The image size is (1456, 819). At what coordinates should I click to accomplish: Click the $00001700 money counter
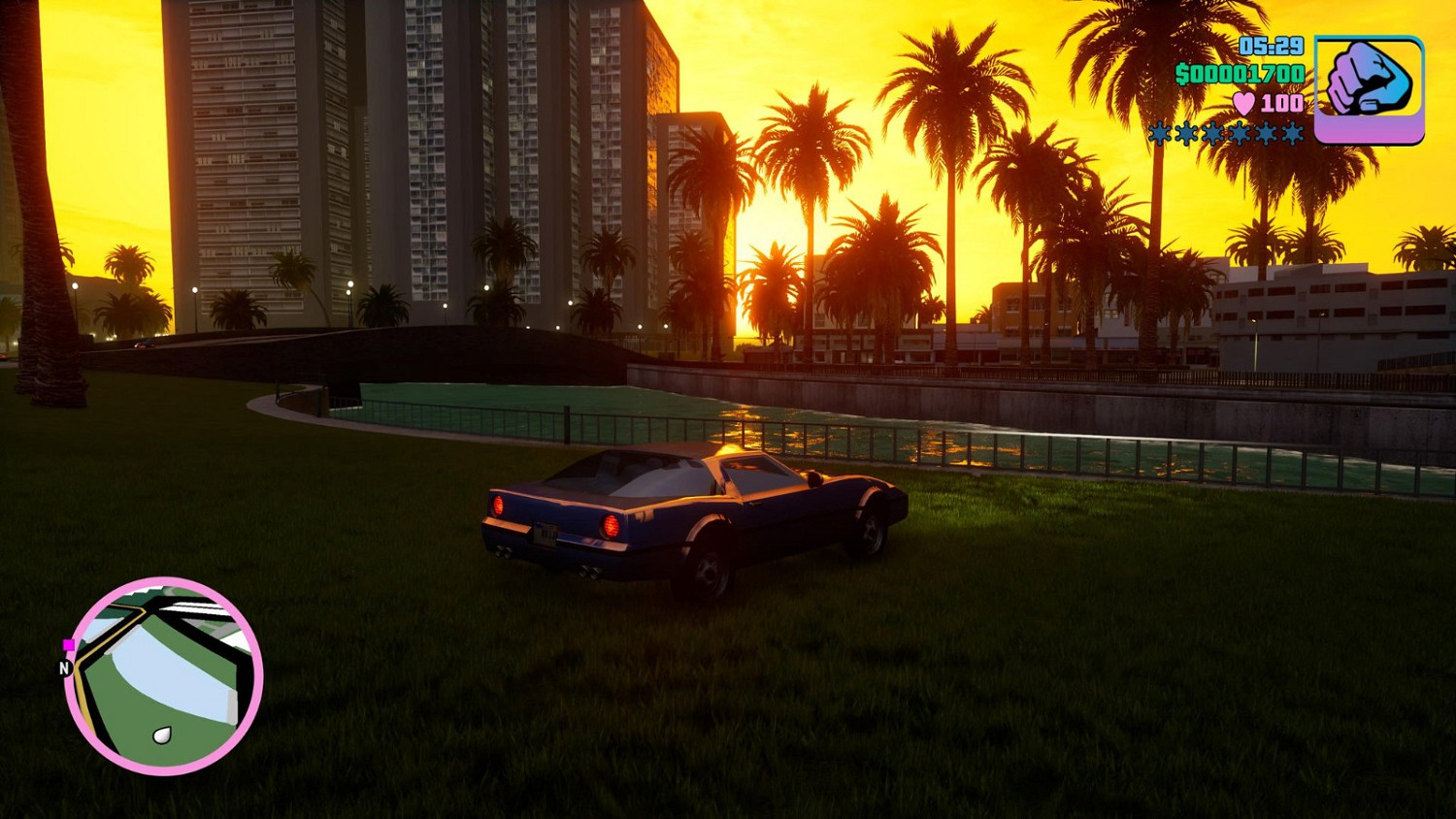pyautogui.click(x=1239, y=73)
